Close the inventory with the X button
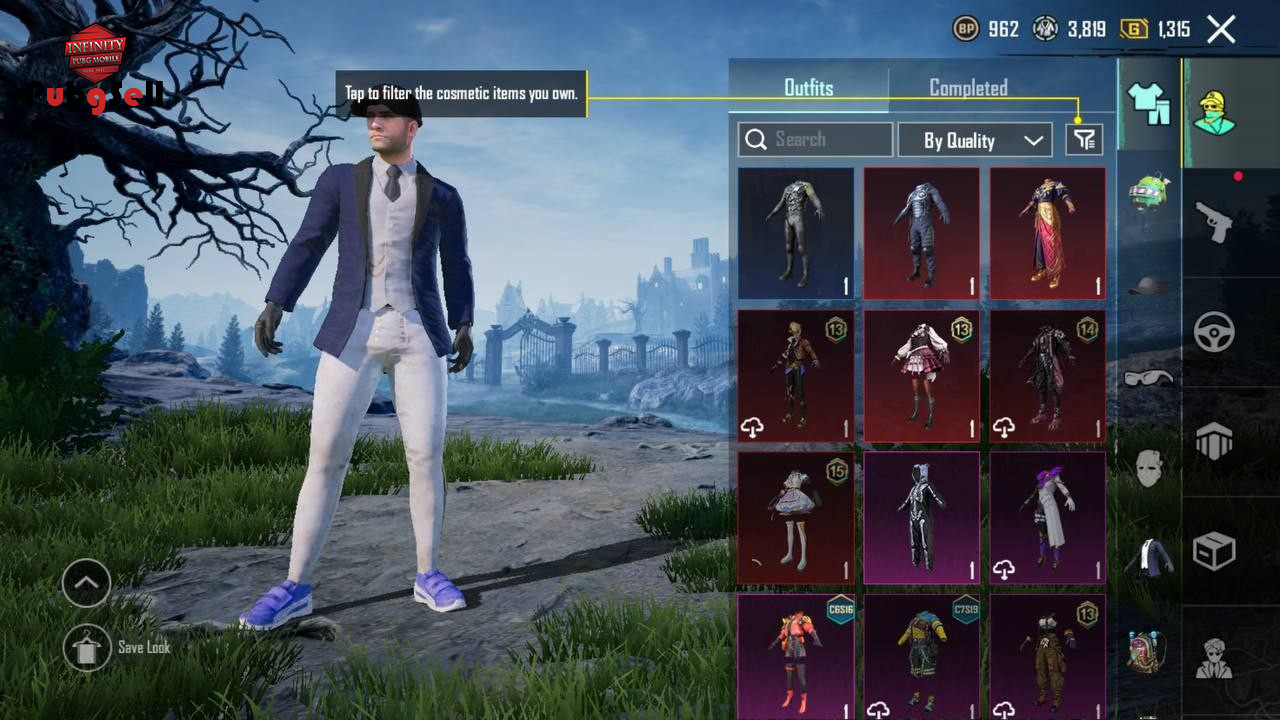 click(x=1221, y=29)
